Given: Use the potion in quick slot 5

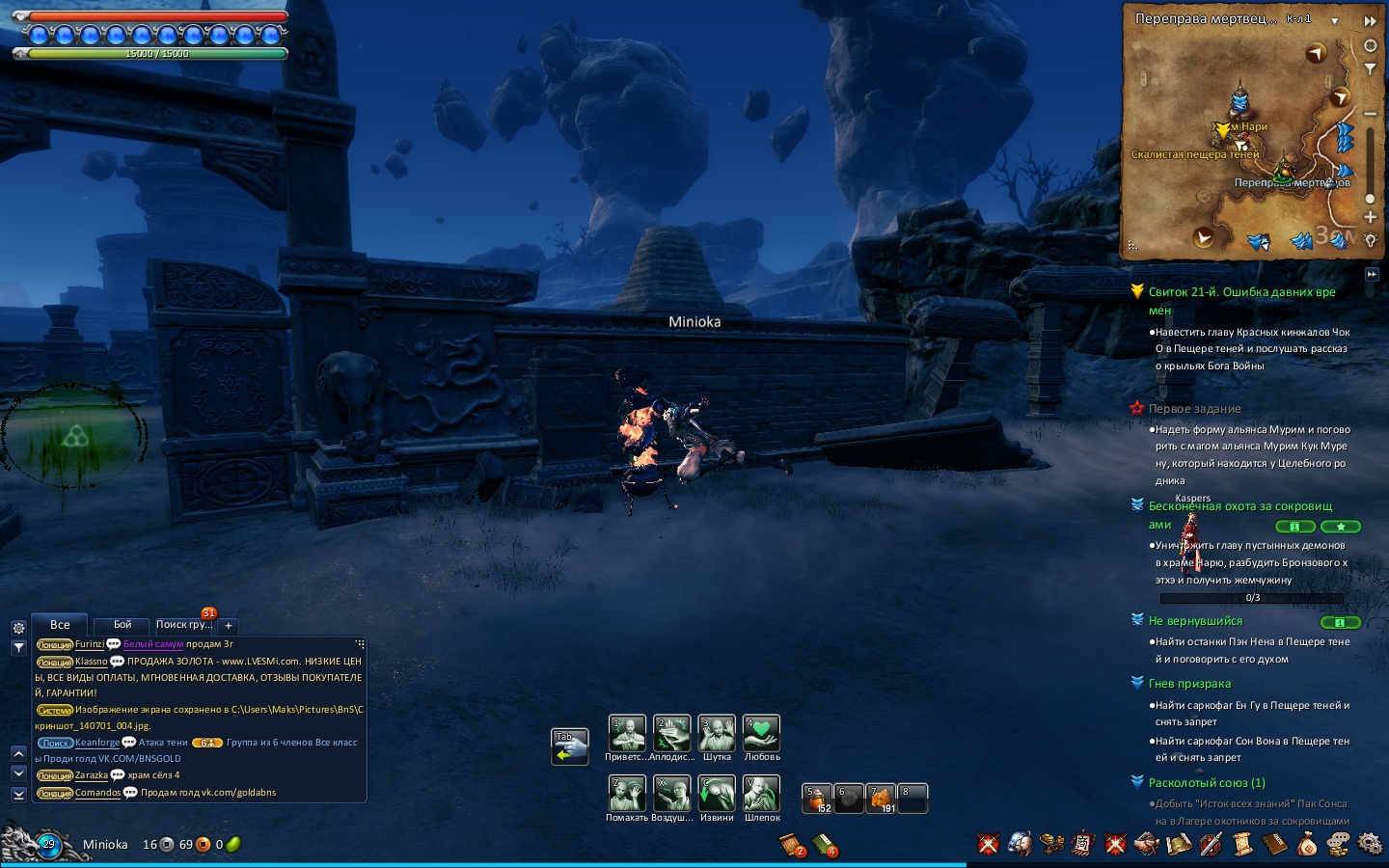Looking at the screenshot, I should 817,799.
